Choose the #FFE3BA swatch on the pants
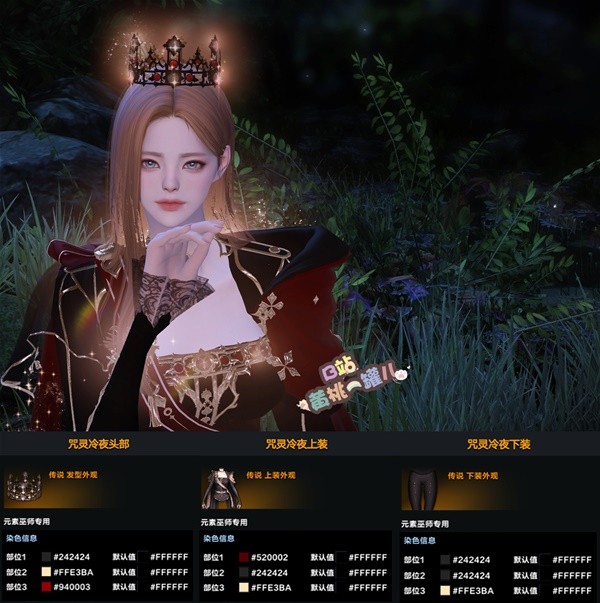This screenshot has width=600, height=603. click(445, 591)
